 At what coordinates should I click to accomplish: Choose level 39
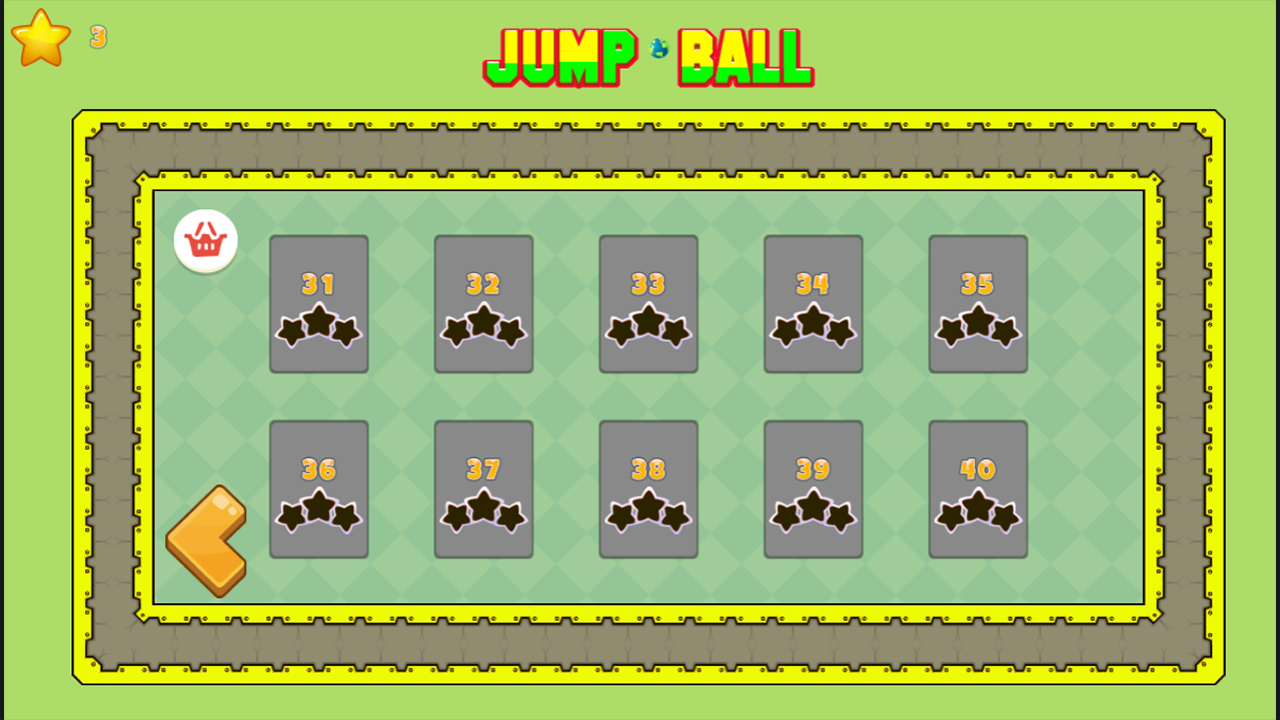pyautogui.click(x=813, y=487)
